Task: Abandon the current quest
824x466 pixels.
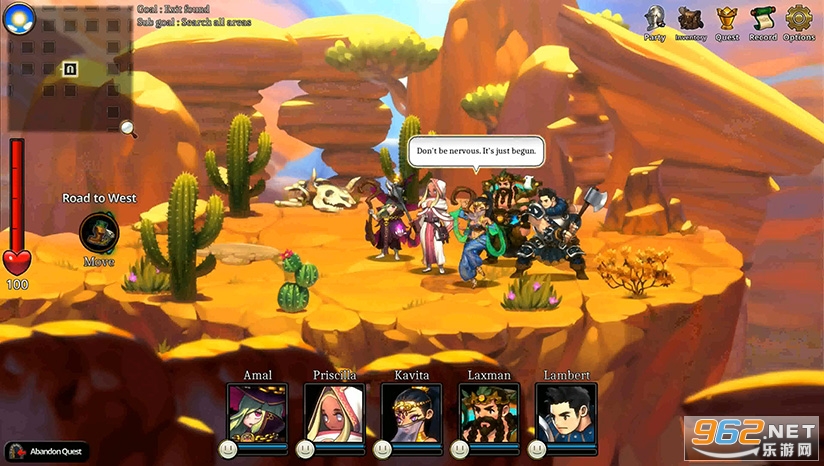Action: (46, 452)
